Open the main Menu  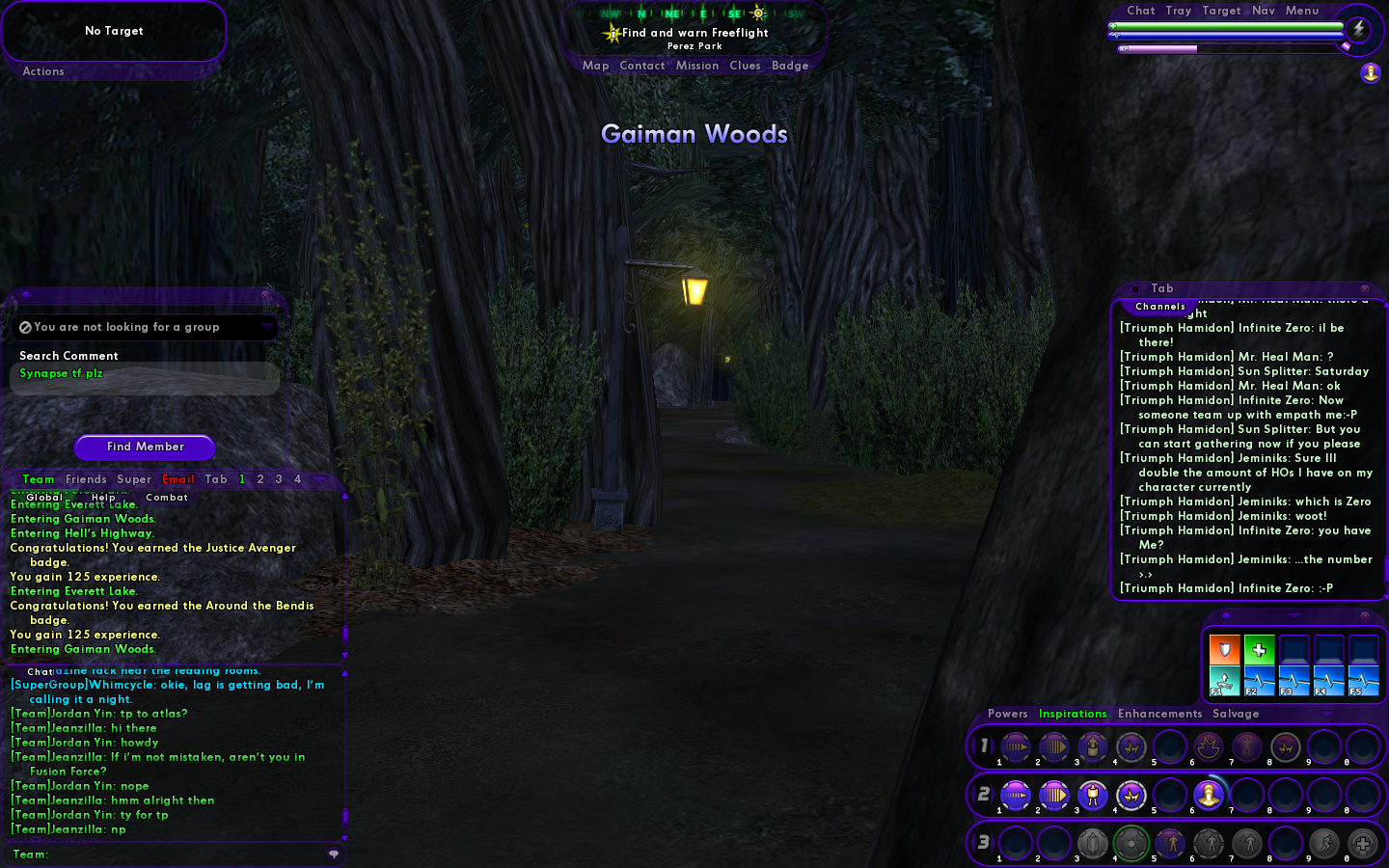1302,11
